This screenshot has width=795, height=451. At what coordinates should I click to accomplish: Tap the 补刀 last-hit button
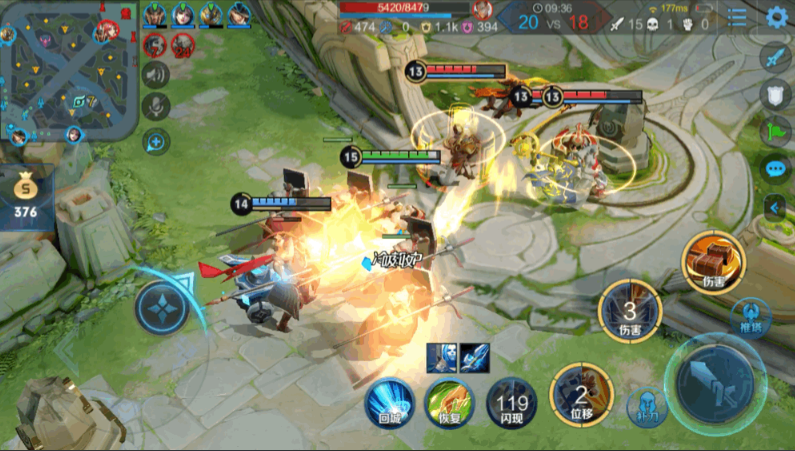[x=645, y=408]
